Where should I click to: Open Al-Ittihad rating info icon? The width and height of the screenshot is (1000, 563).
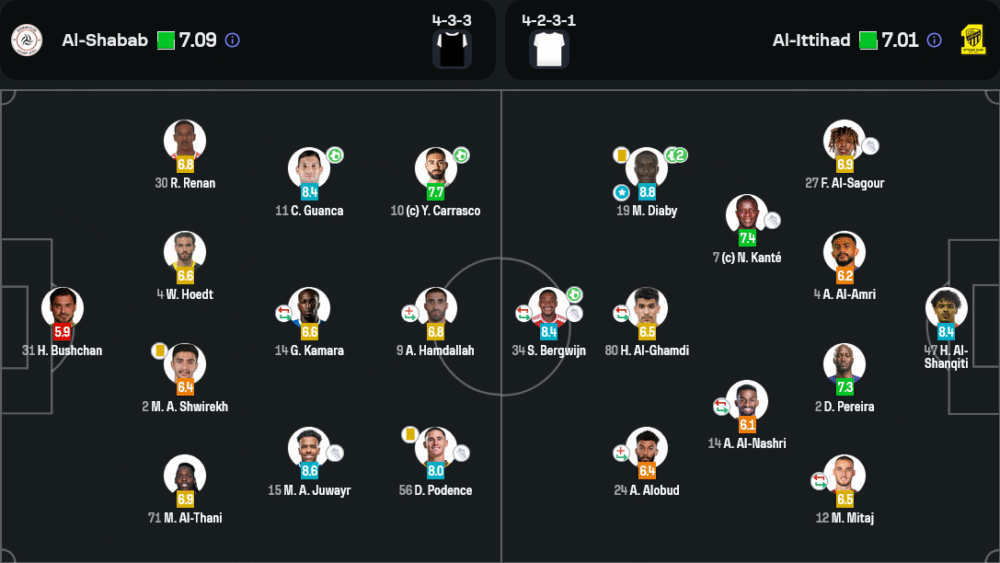click(x=934, y=41)
